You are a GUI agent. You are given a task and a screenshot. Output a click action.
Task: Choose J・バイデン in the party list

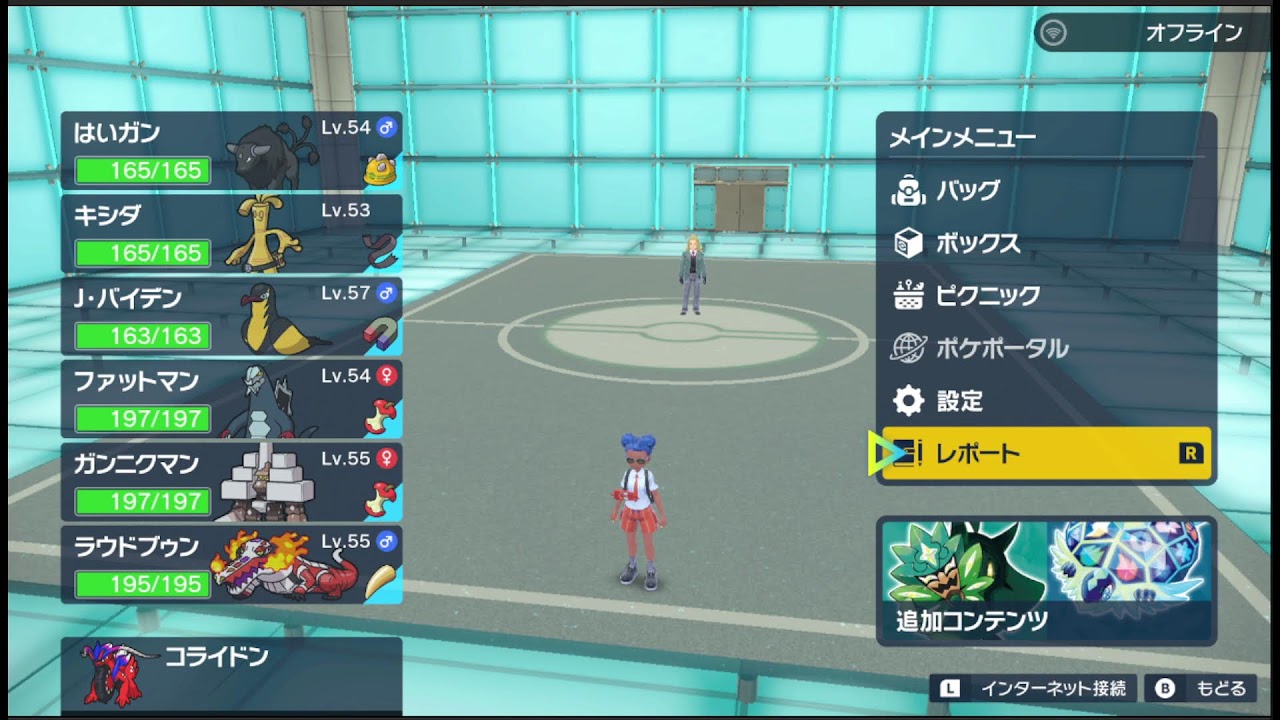click(231, 317)
